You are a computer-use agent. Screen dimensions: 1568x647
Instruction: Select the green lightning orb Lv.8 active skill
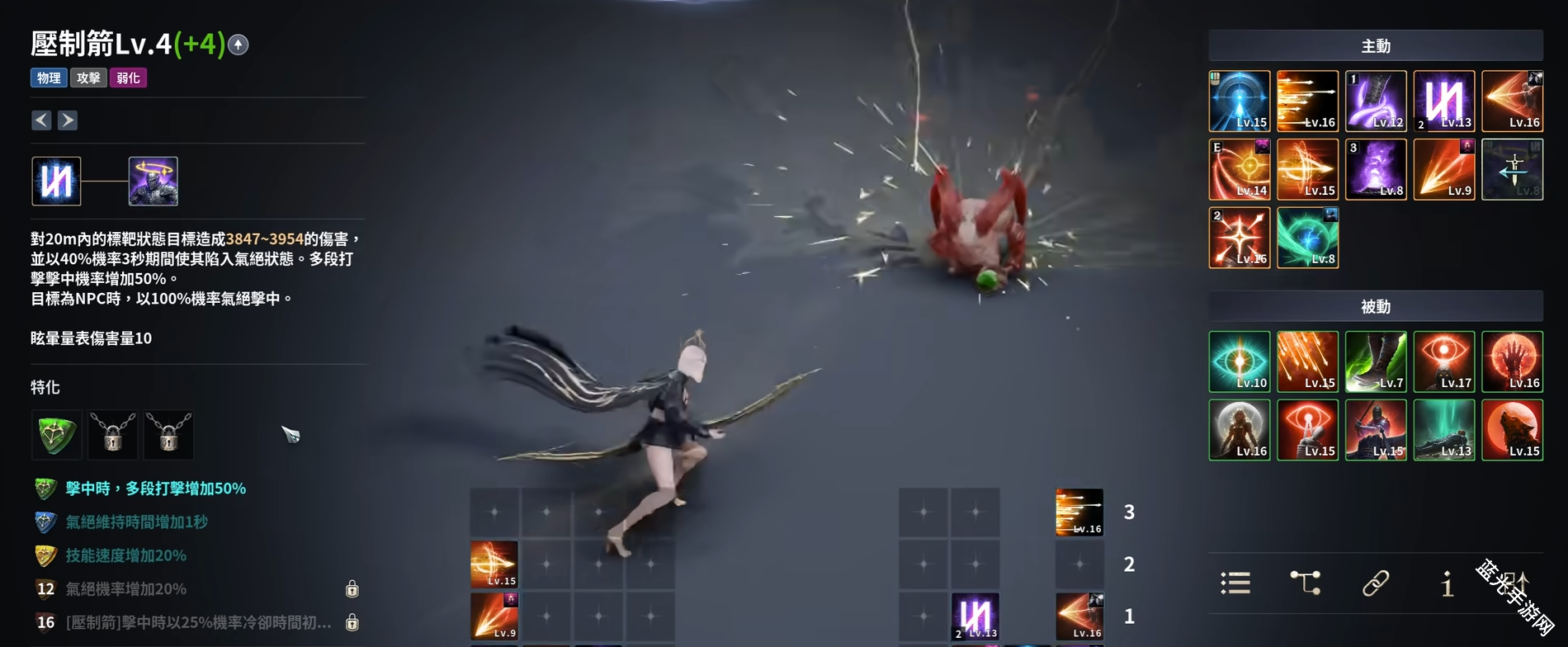[1307, 238]
